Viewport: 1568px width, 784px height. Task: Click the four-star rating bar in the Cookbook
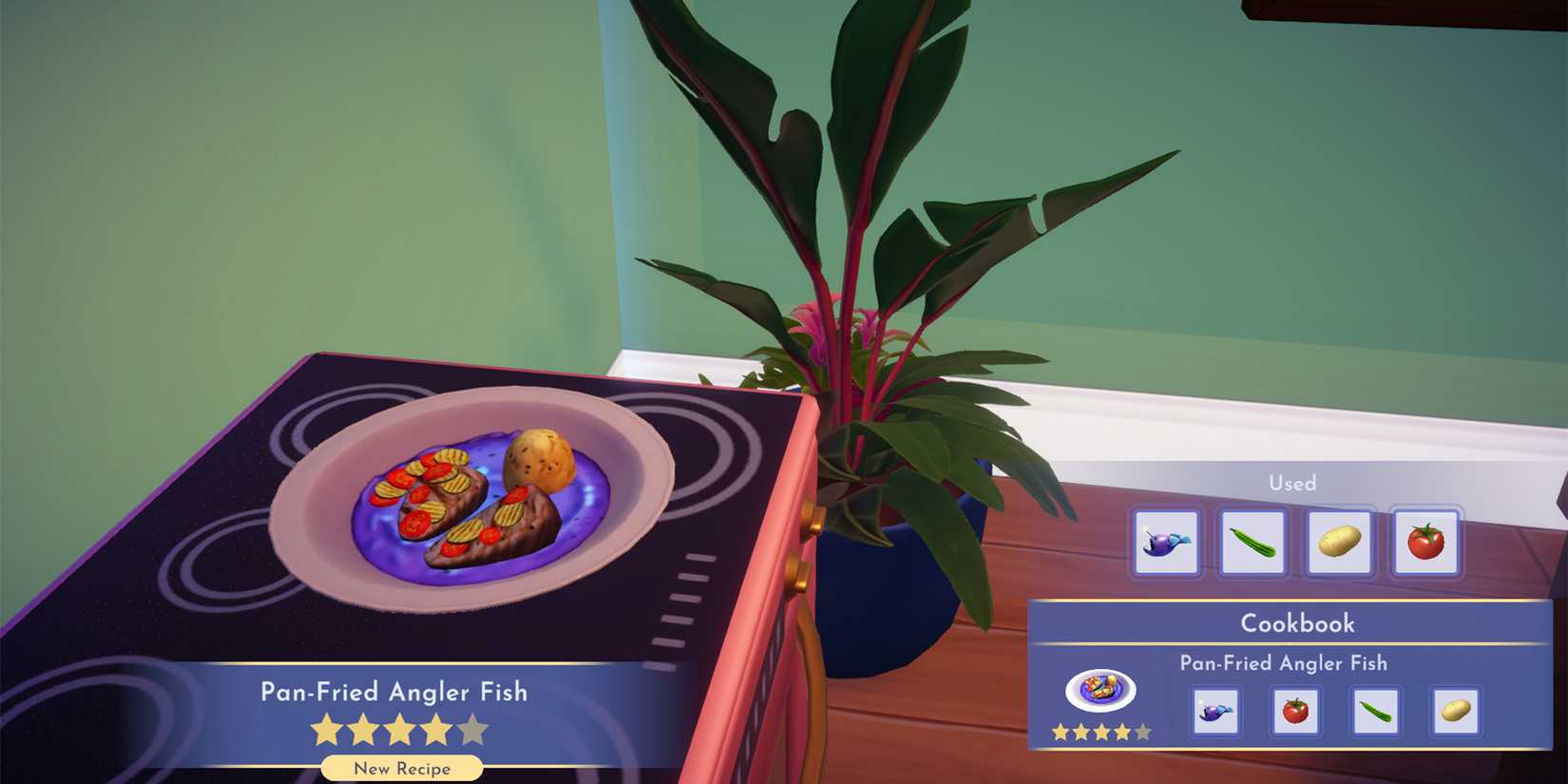coord(1100,732)
